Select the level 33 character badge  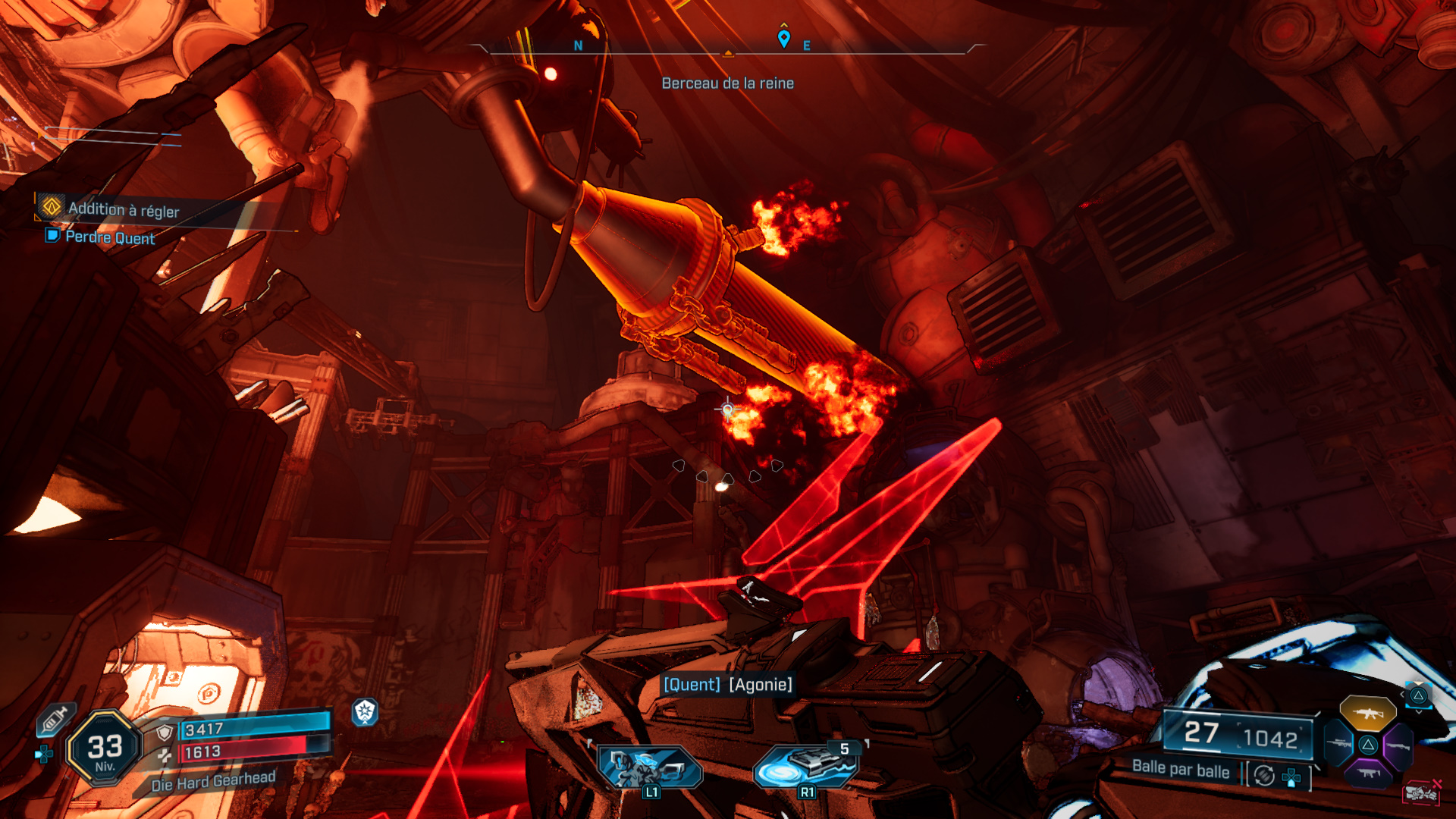[x=105, y=748]
